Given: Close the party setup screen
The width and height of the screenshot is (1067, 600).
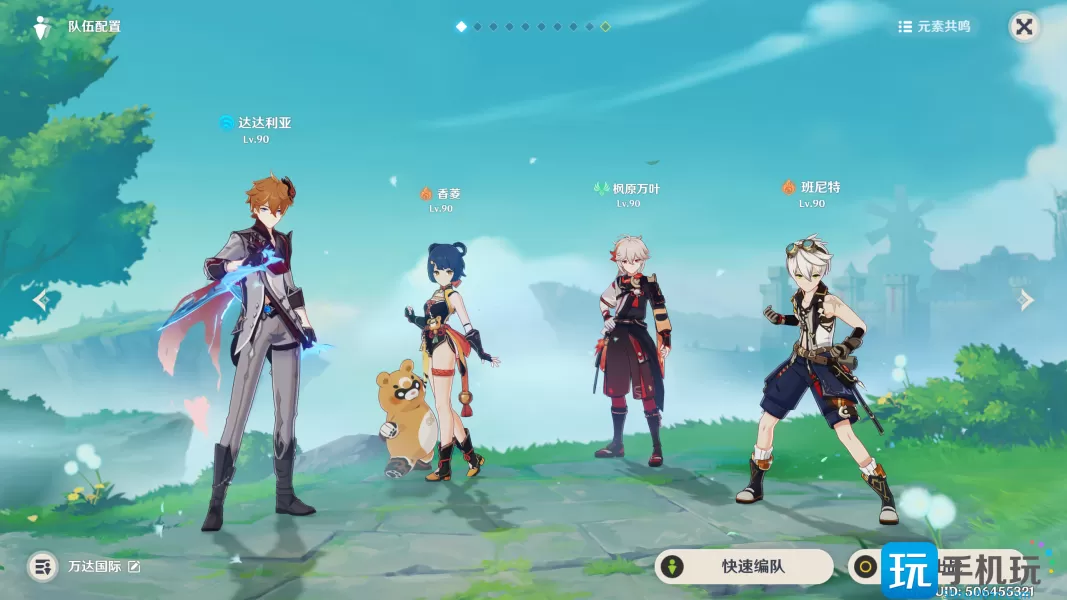Looking at the screenshot, I should pos(1024,27).
